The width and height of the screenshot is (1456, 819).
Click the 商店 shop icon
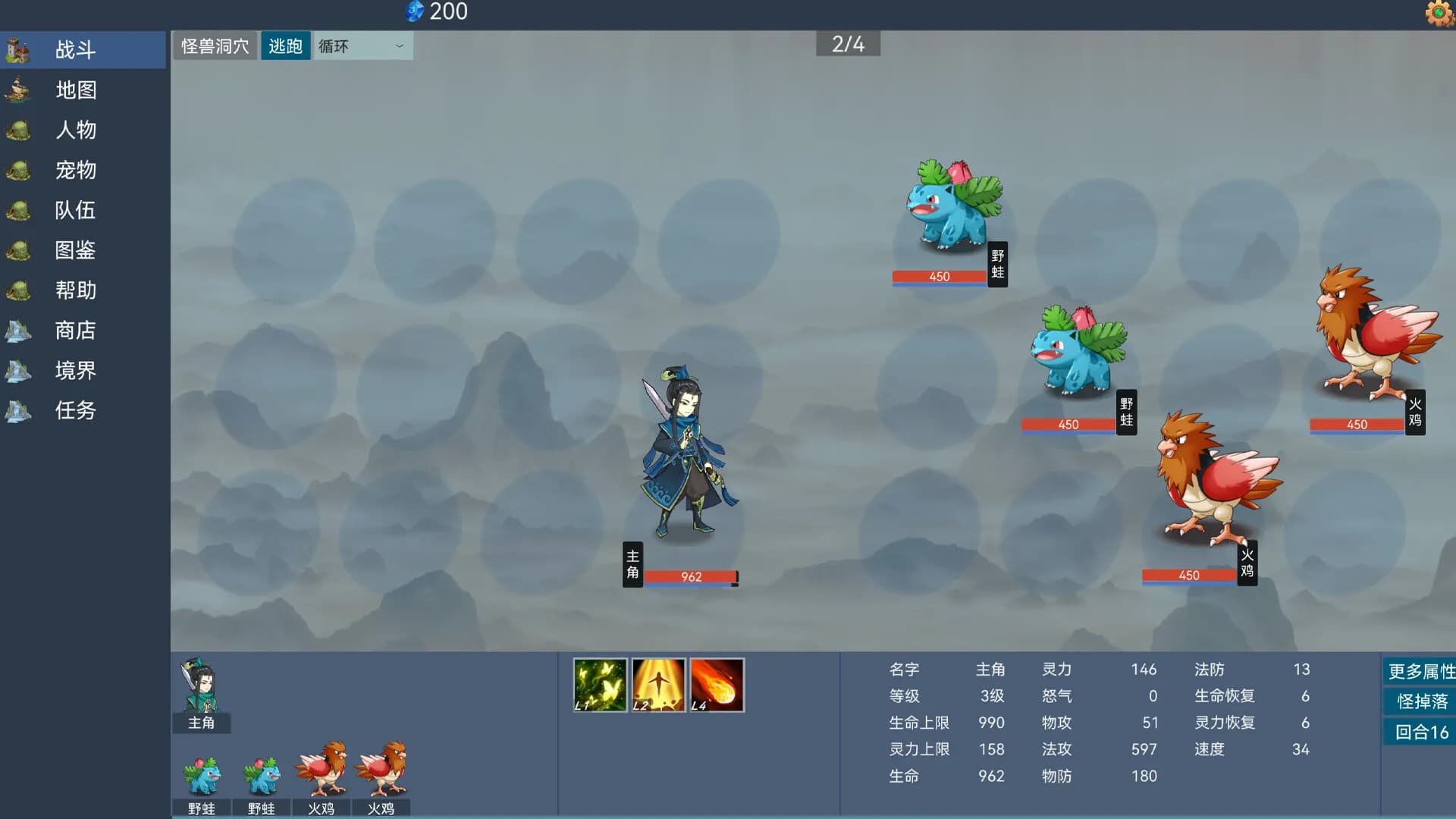point(18,331)
